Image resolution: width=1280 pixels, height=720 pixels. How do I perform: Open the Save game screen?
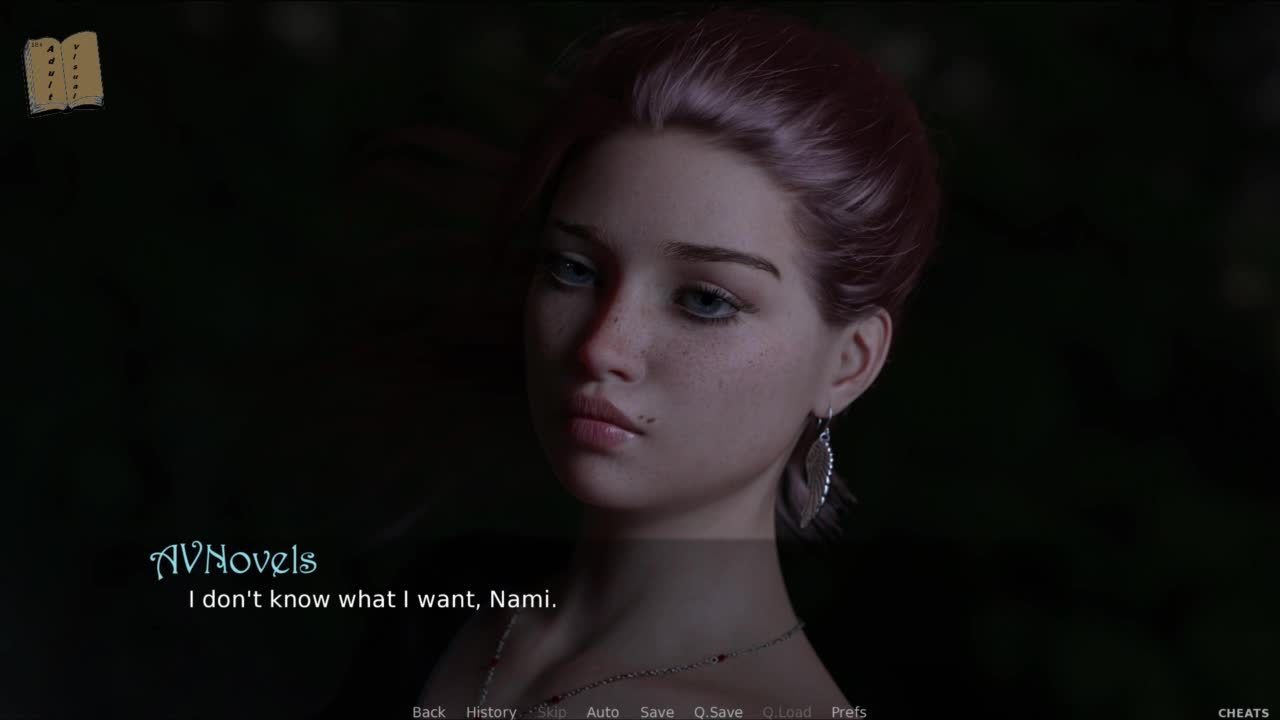click(657, 712)
